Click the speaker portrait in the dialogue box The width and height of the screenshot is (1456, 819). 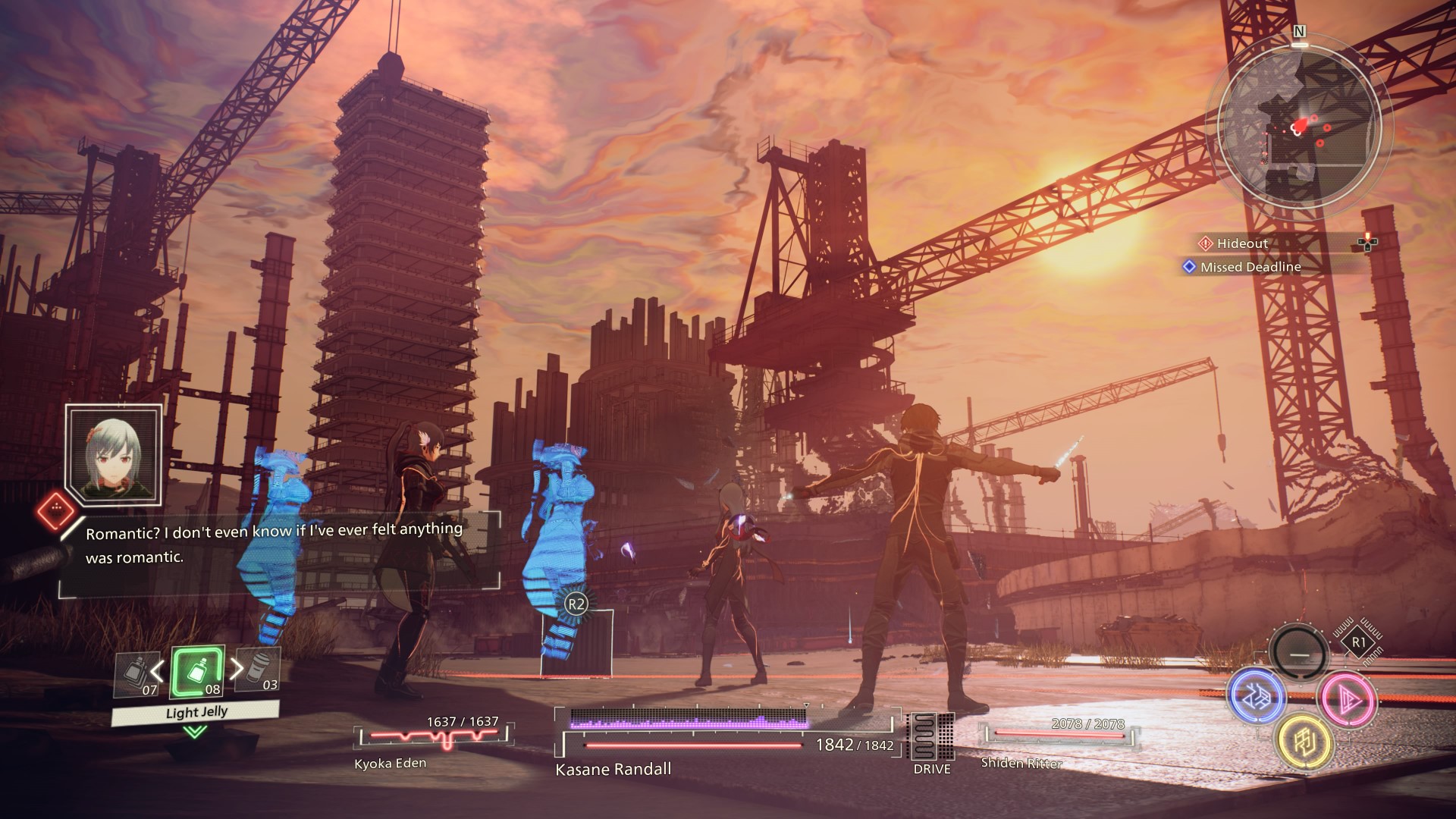tap(114, 453)
